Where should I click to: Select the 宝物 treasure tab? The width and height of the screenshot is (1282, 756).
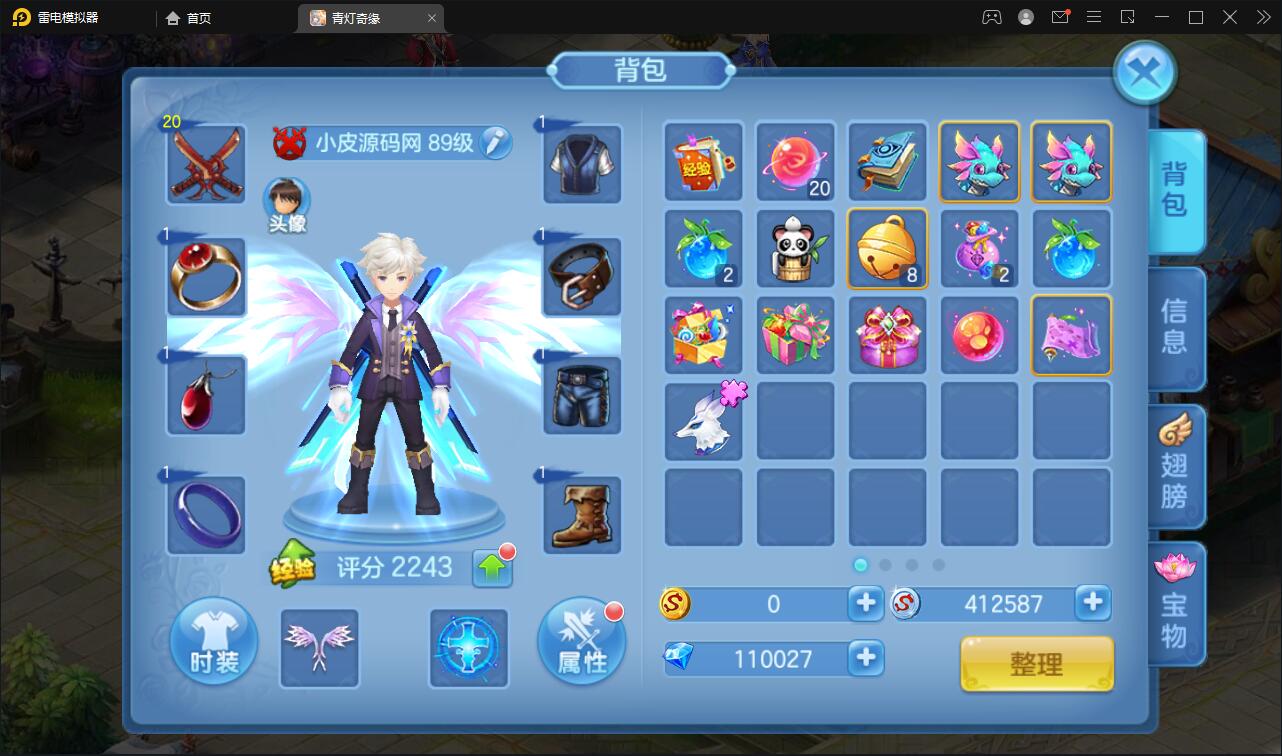(1174, 603)
